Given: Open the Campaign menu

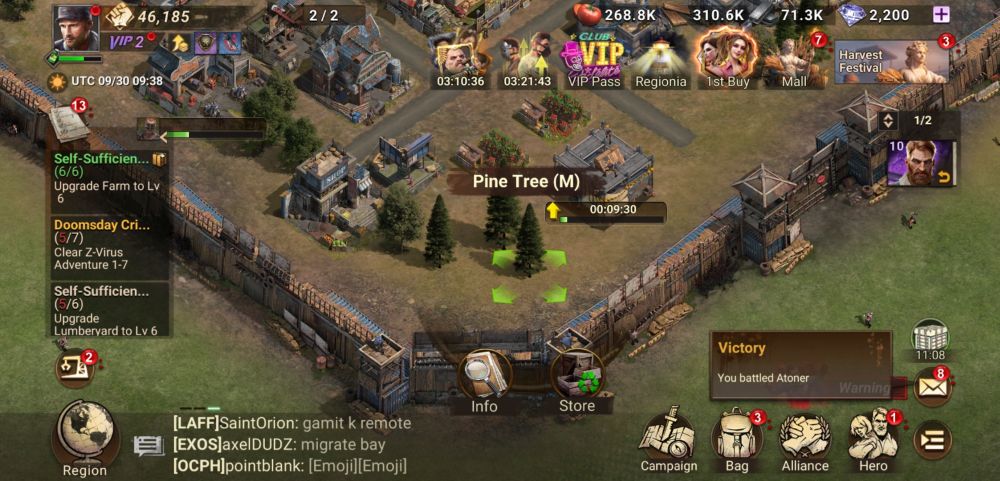Looking at the screenshot, I should pos(669,440).
